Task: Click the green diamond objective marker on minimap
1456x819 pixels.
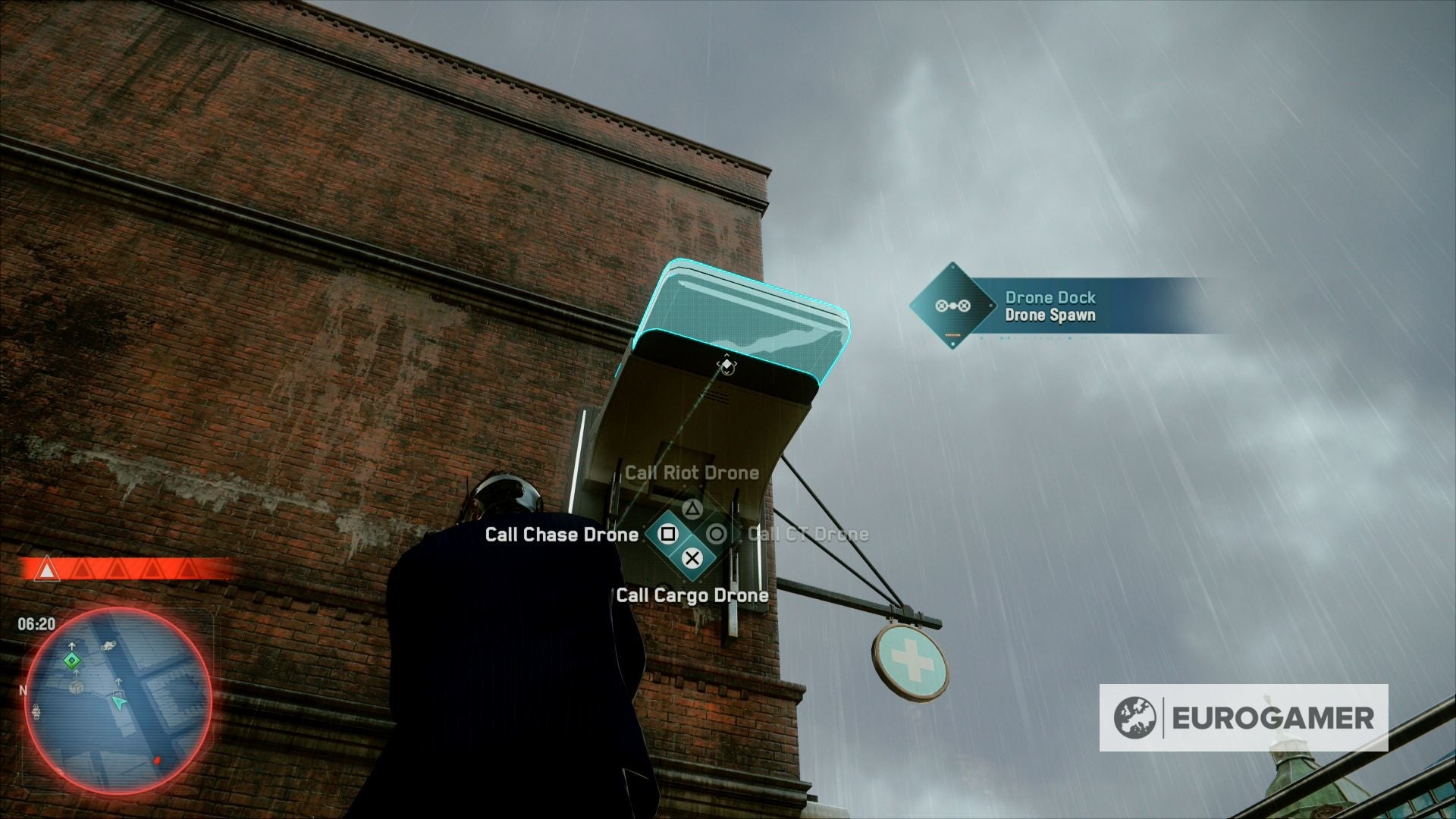Action: (x=71, y=660)
